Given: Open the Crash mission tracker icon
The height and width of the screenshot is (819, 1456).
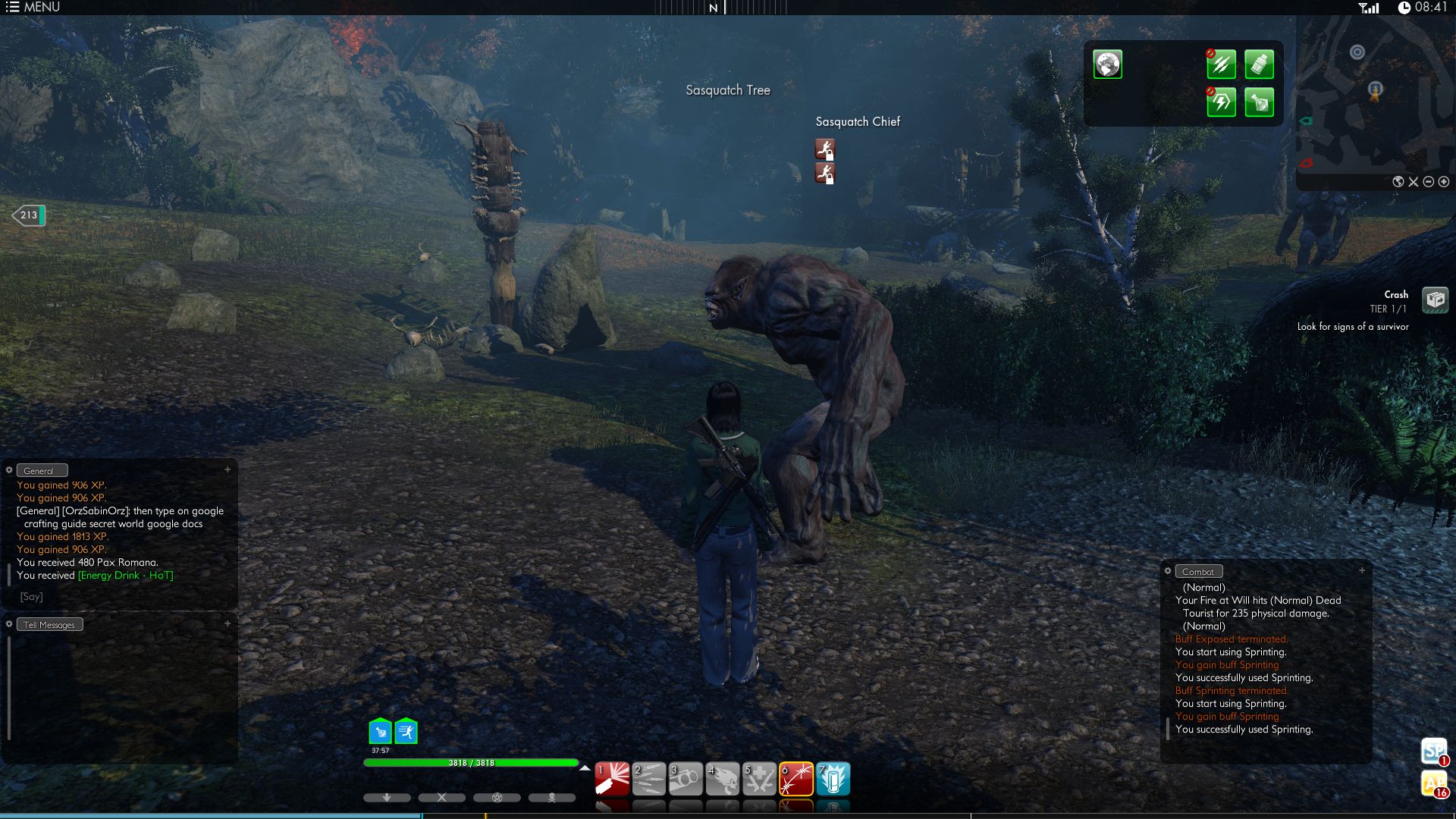Looking at the screenshot, I should 1435,300.
